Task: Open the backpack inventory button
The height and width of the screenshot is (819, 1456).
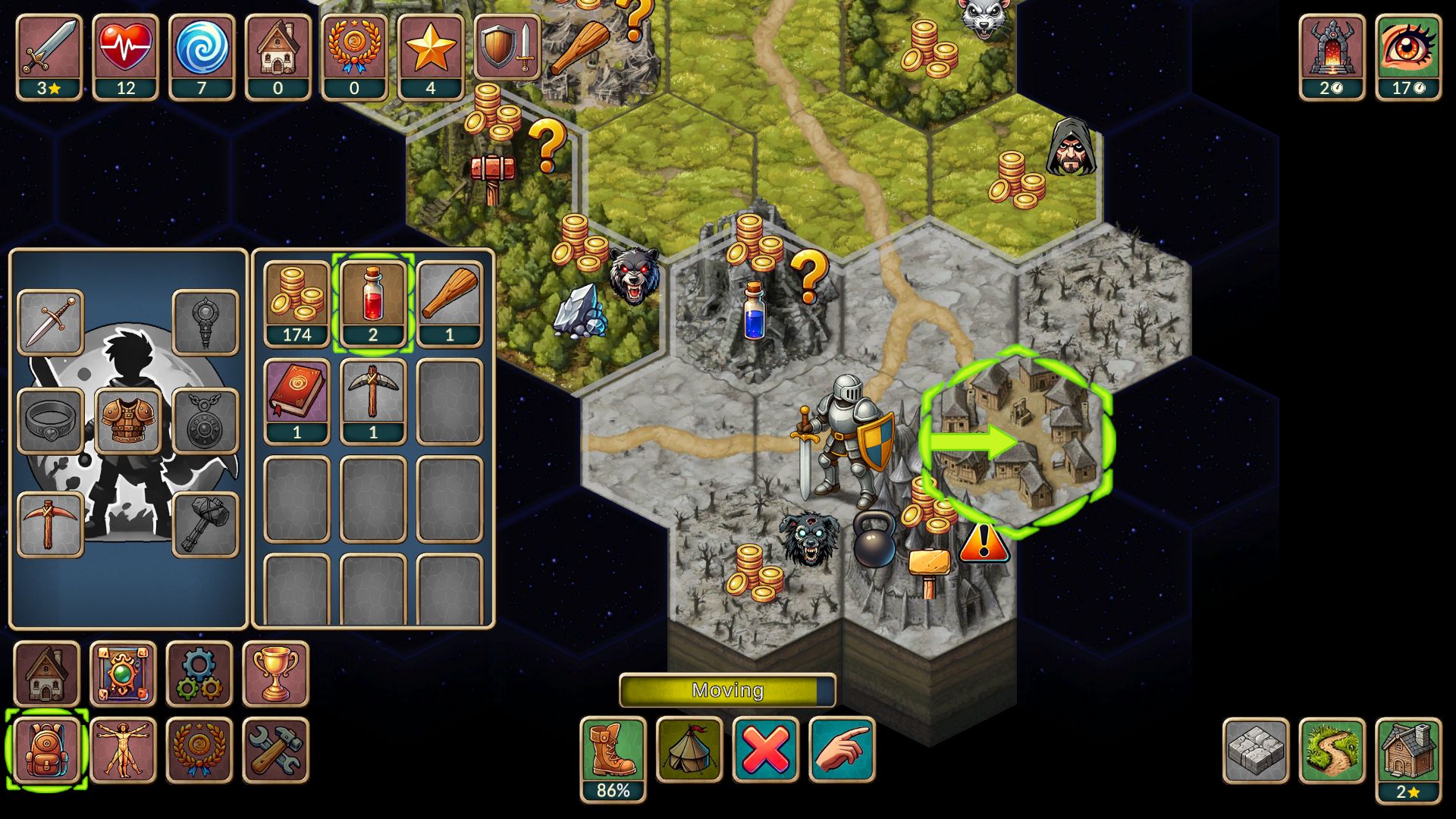Action: [x=47, y=750]
